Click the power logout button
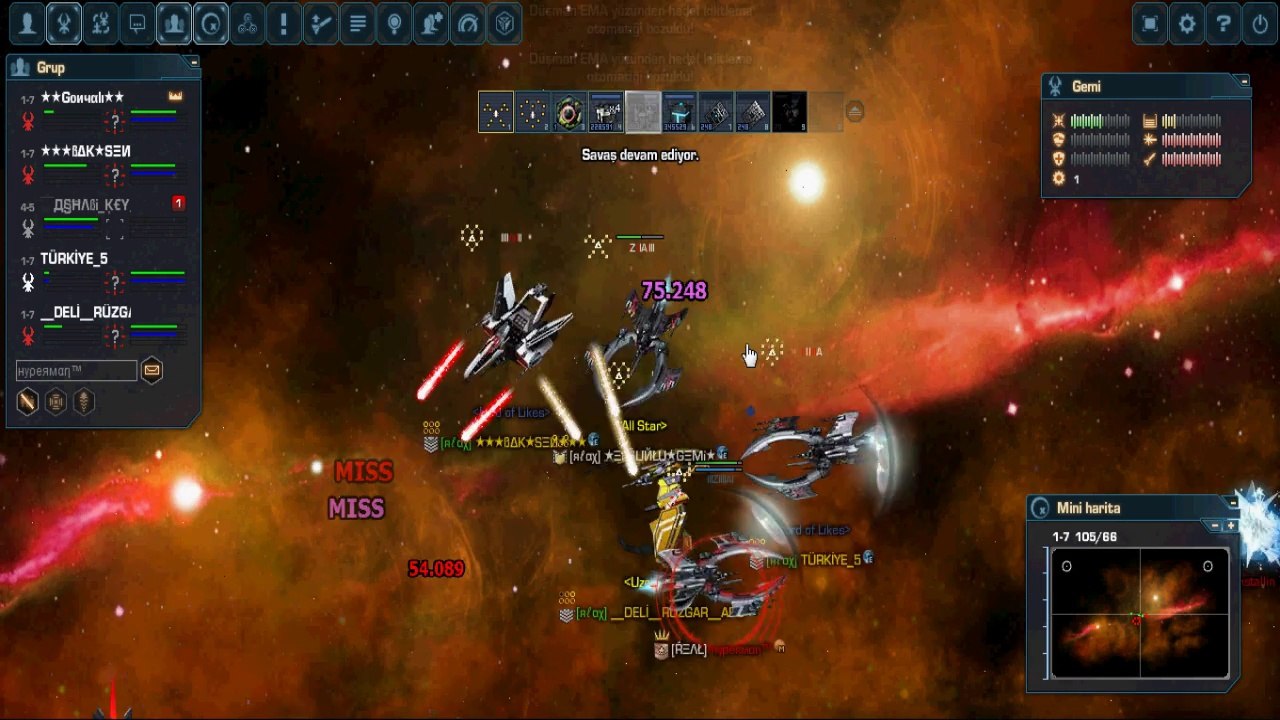 tap(1260, 24)
